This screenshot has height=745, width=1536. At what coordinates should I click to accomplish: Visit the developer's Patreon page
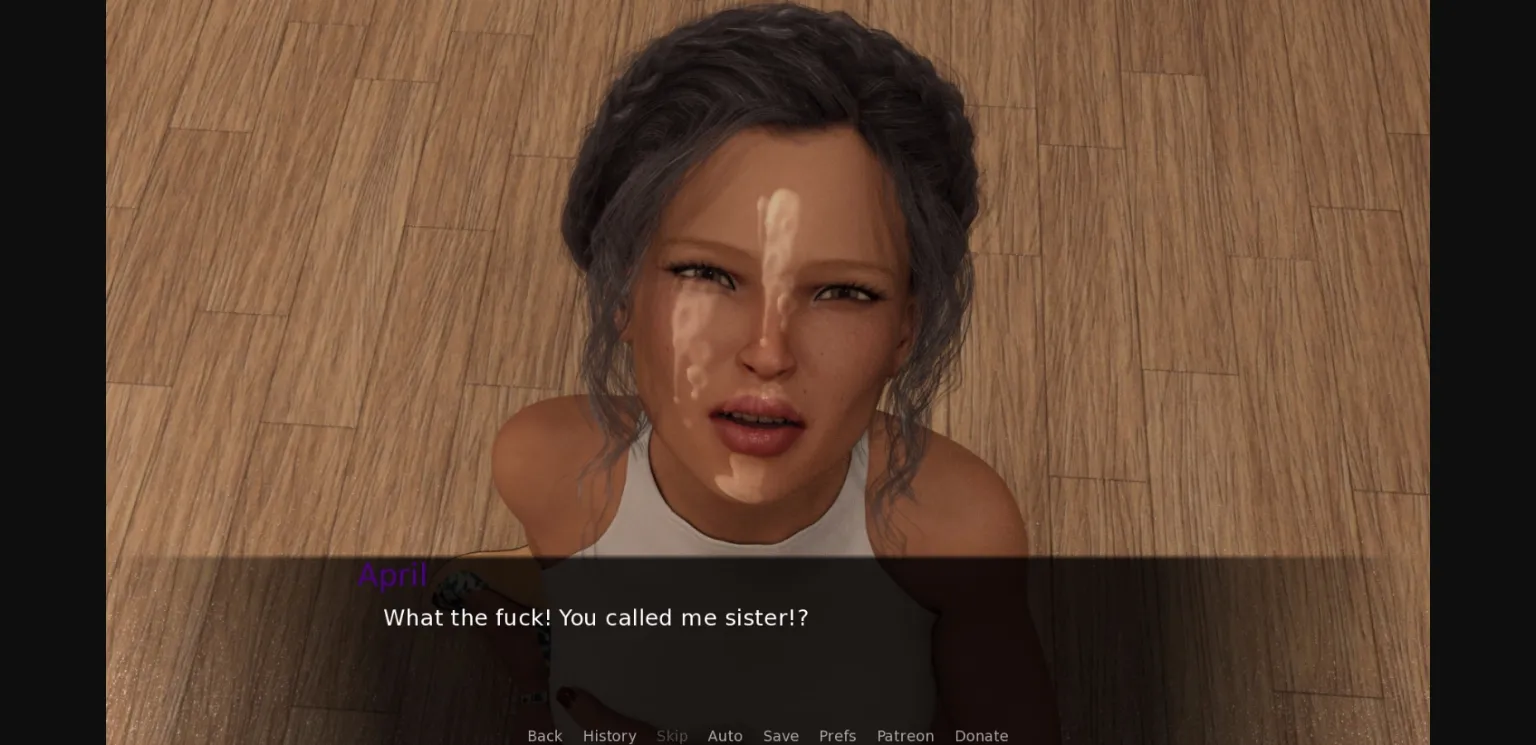point(905,736)
